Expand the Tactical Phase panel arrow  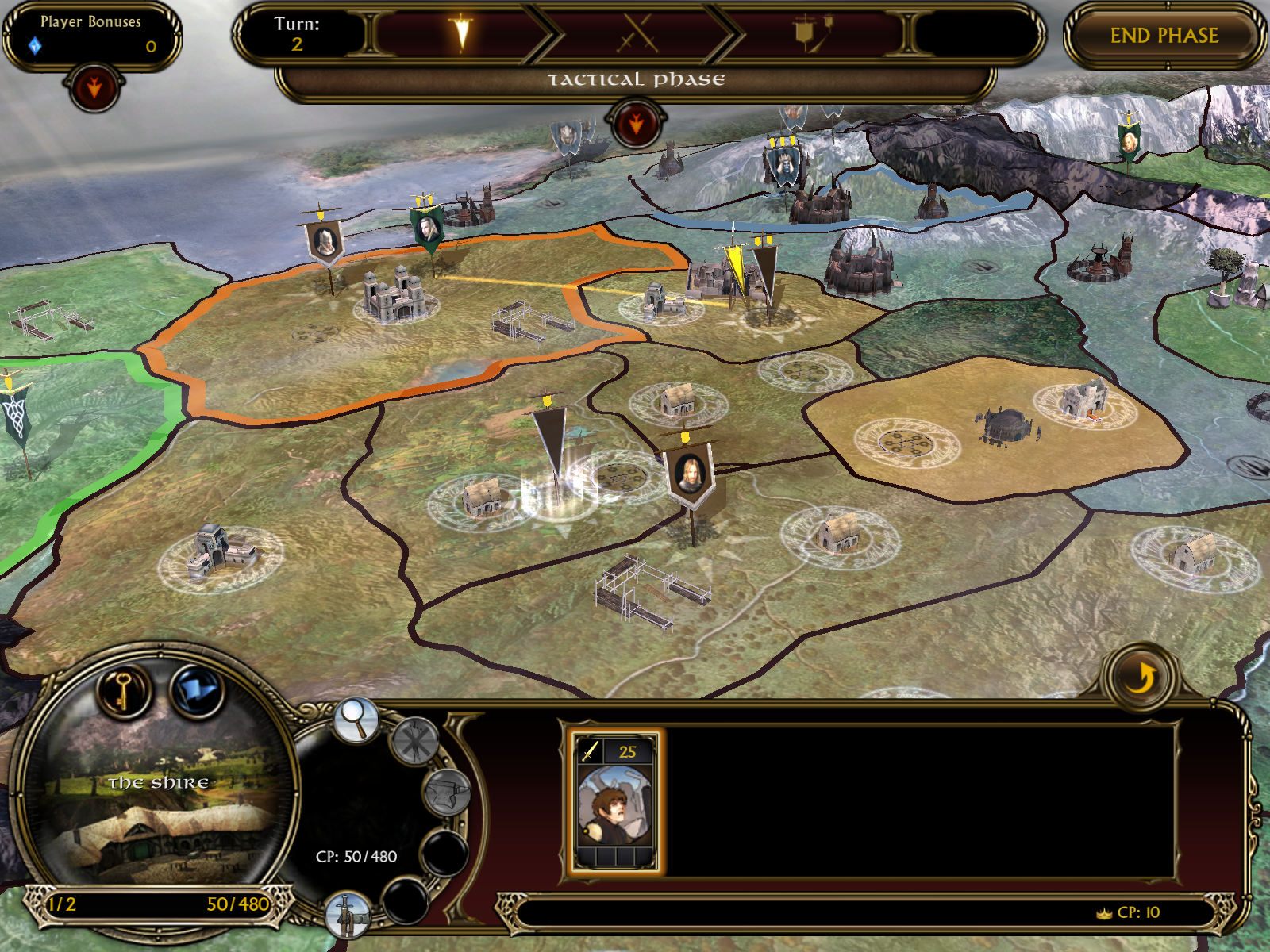pyautogui.click(x=636, y=125)
